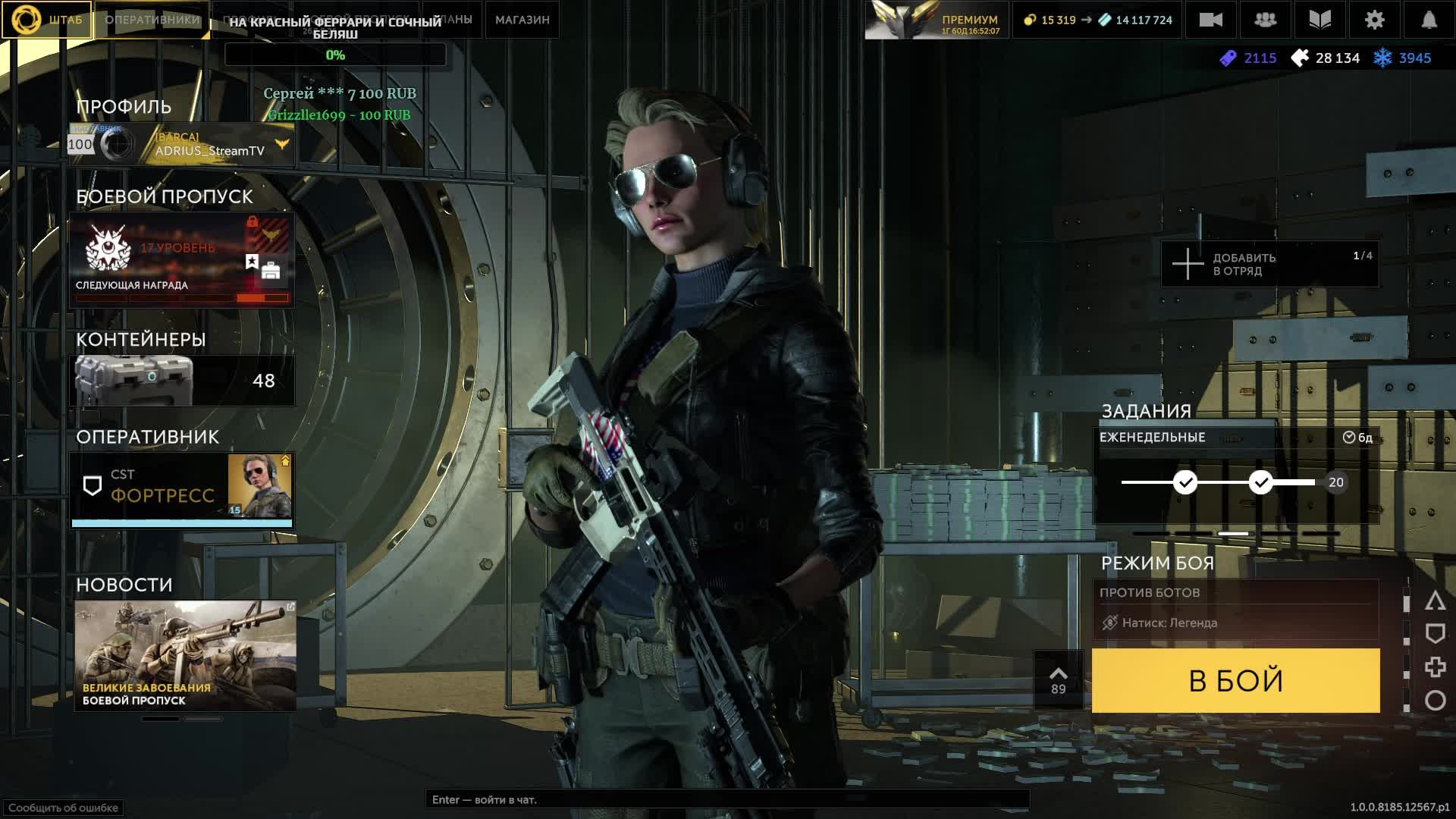Switch to the Оперативники tab

pos(152,20)
